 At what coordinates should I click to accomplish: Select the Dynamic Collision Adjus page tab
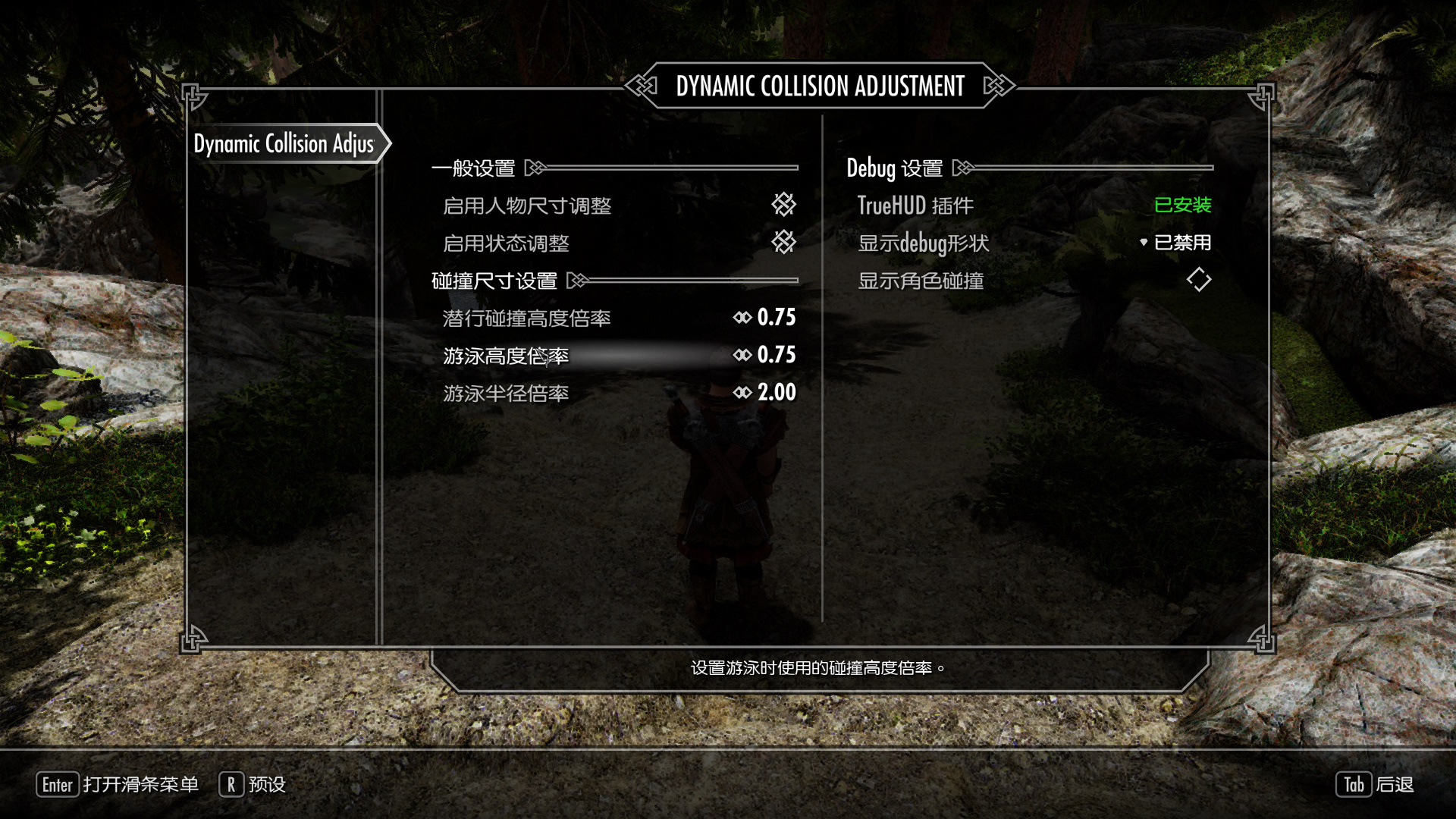point(284,143)
